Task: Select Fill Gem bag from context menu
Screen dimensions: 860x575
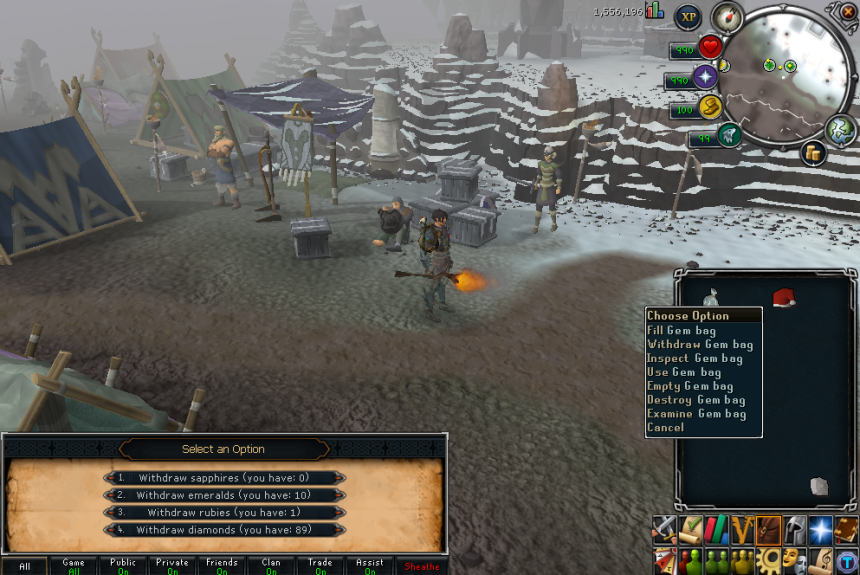Action: (681, 330)
